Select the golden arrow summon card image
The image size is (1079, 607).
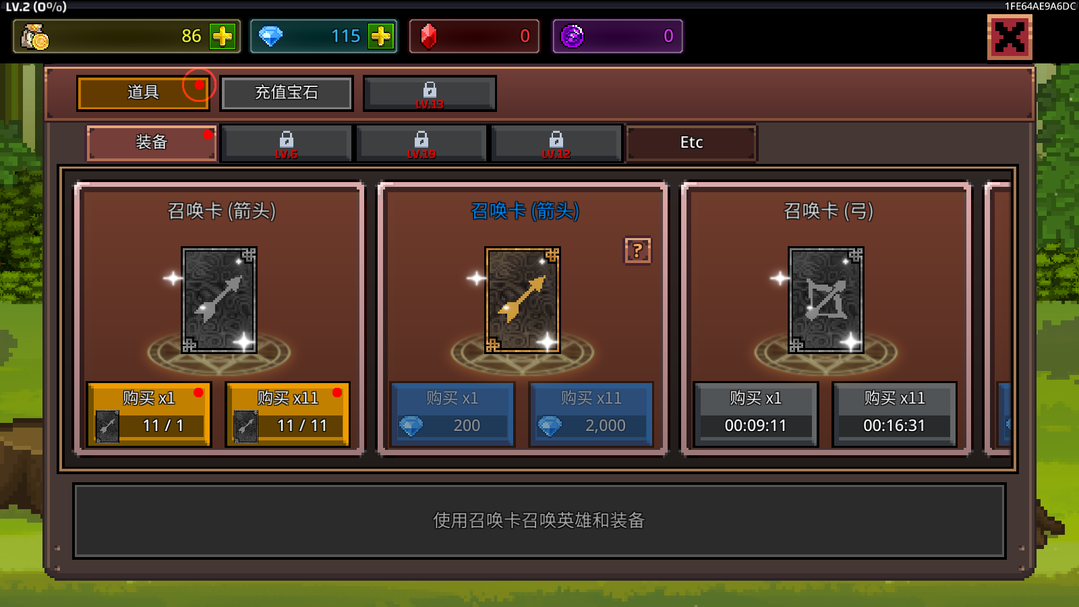click(522, 300)
